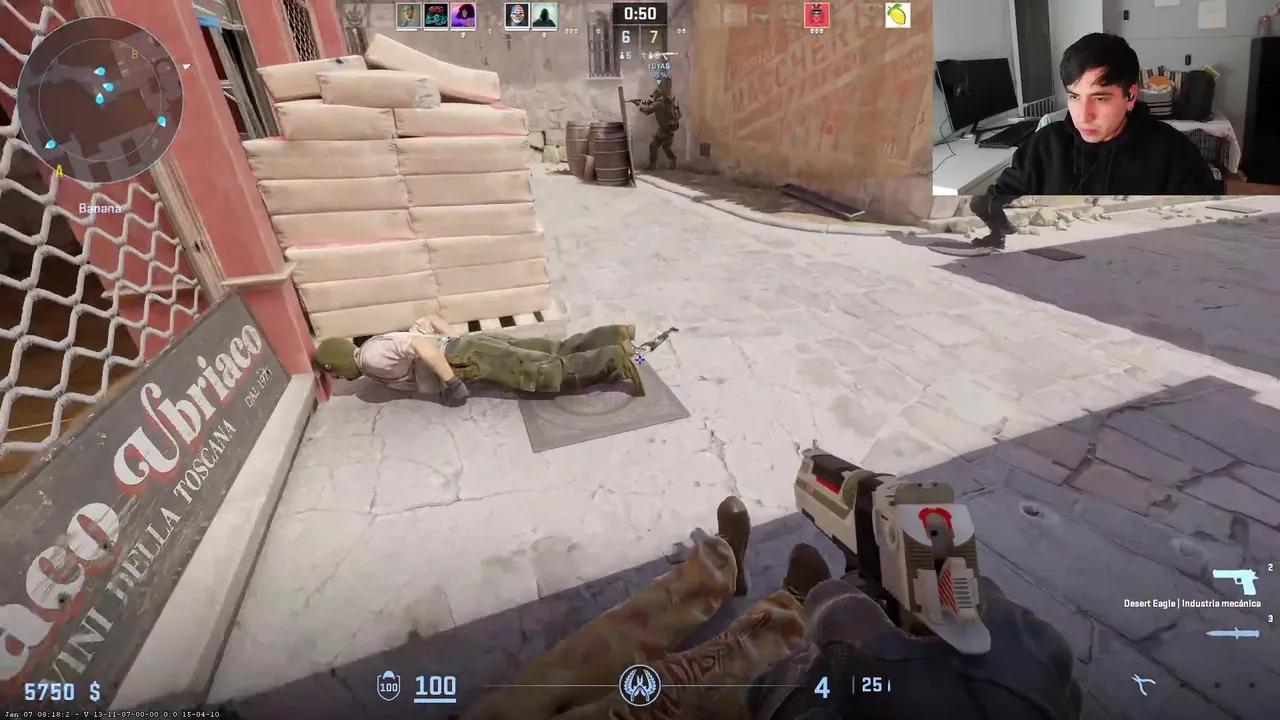Click the Guardian emblem above the ammo bar
The height and width of the screenshot is (720, 1280).
(x=640, y=687)
